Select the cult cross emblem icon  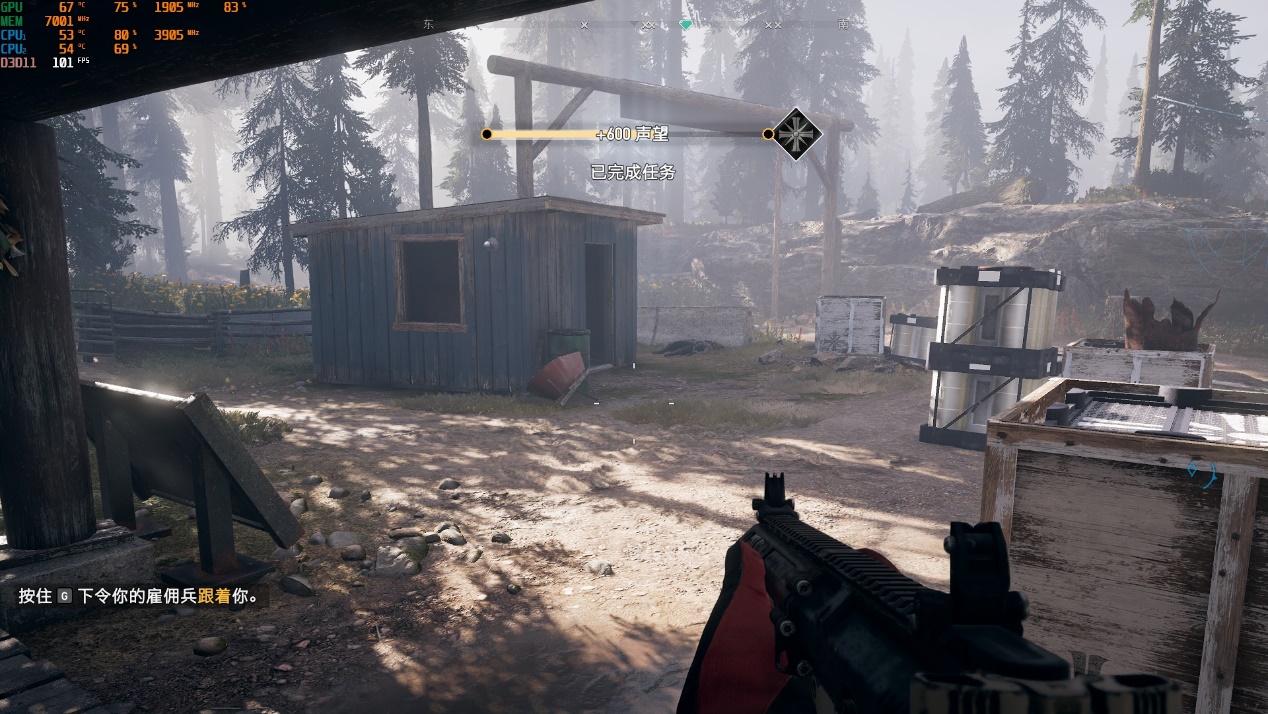pyautogui.click(x=797, y=134)
